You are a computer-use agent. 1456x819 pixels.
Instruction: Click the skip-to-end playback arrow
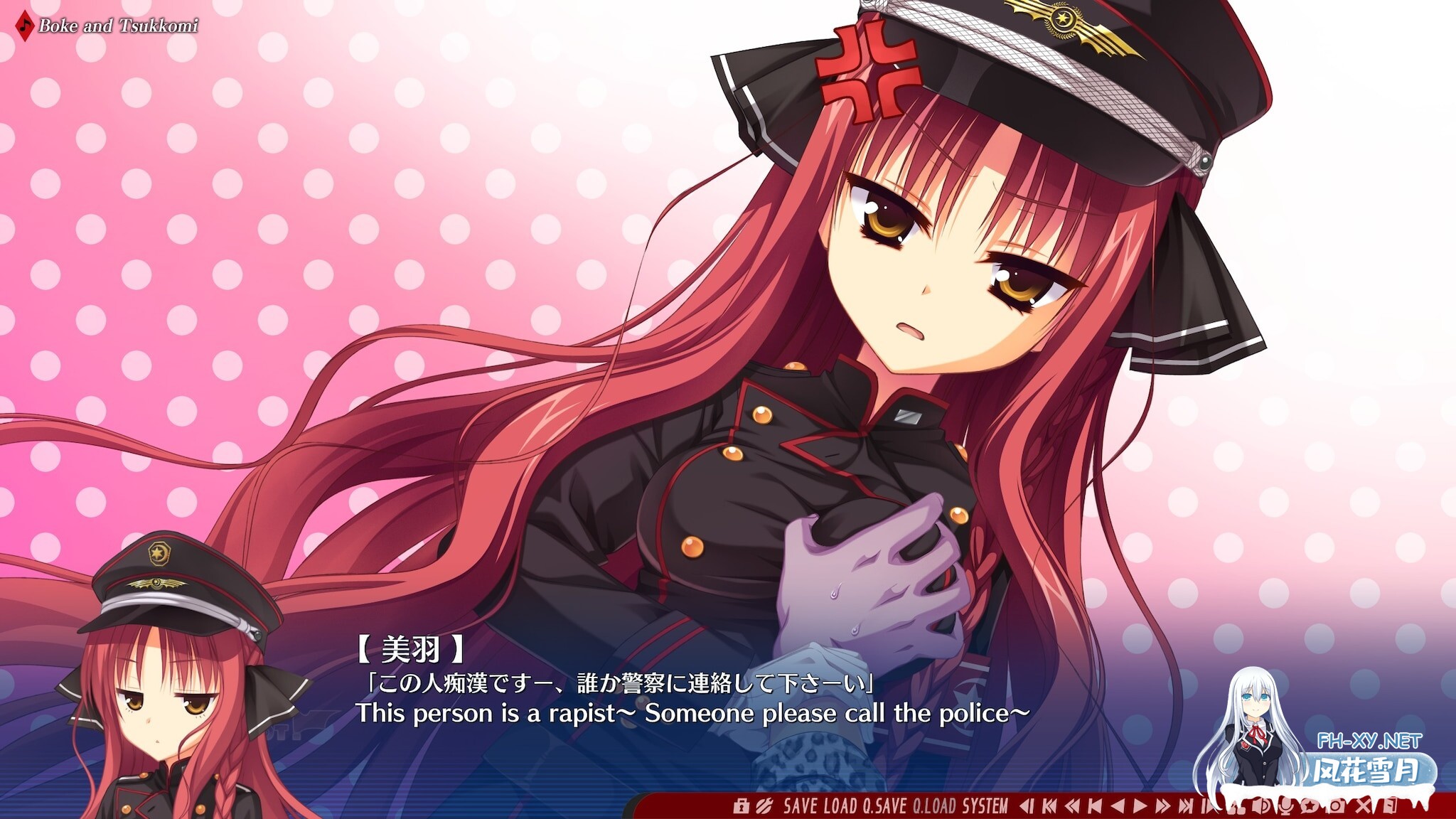pyautogui.click(x=1186, y=806)
